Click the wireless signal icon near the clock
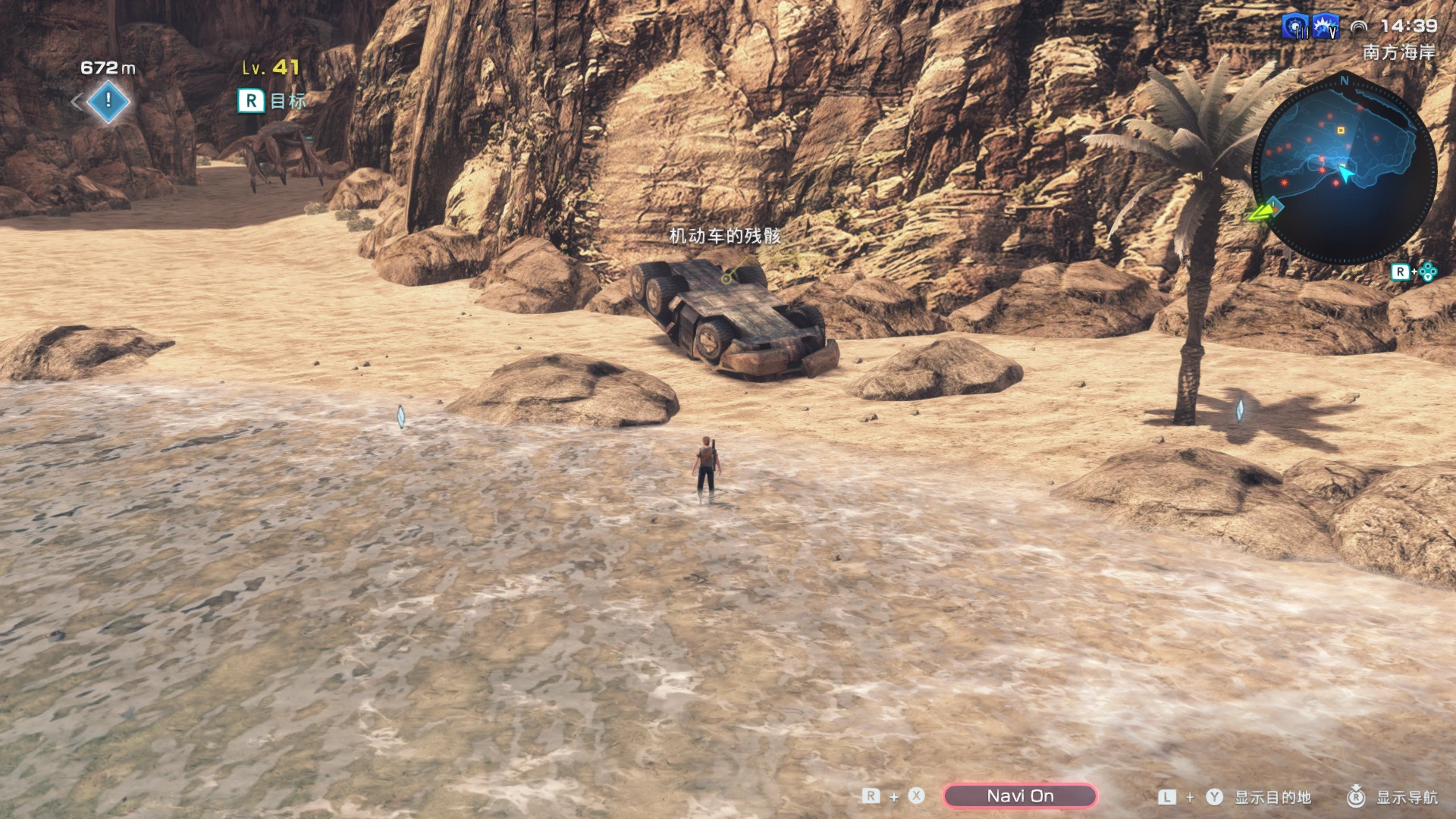The width and height of the screenshot is (1456, 819). click(x=1359, y=27)
